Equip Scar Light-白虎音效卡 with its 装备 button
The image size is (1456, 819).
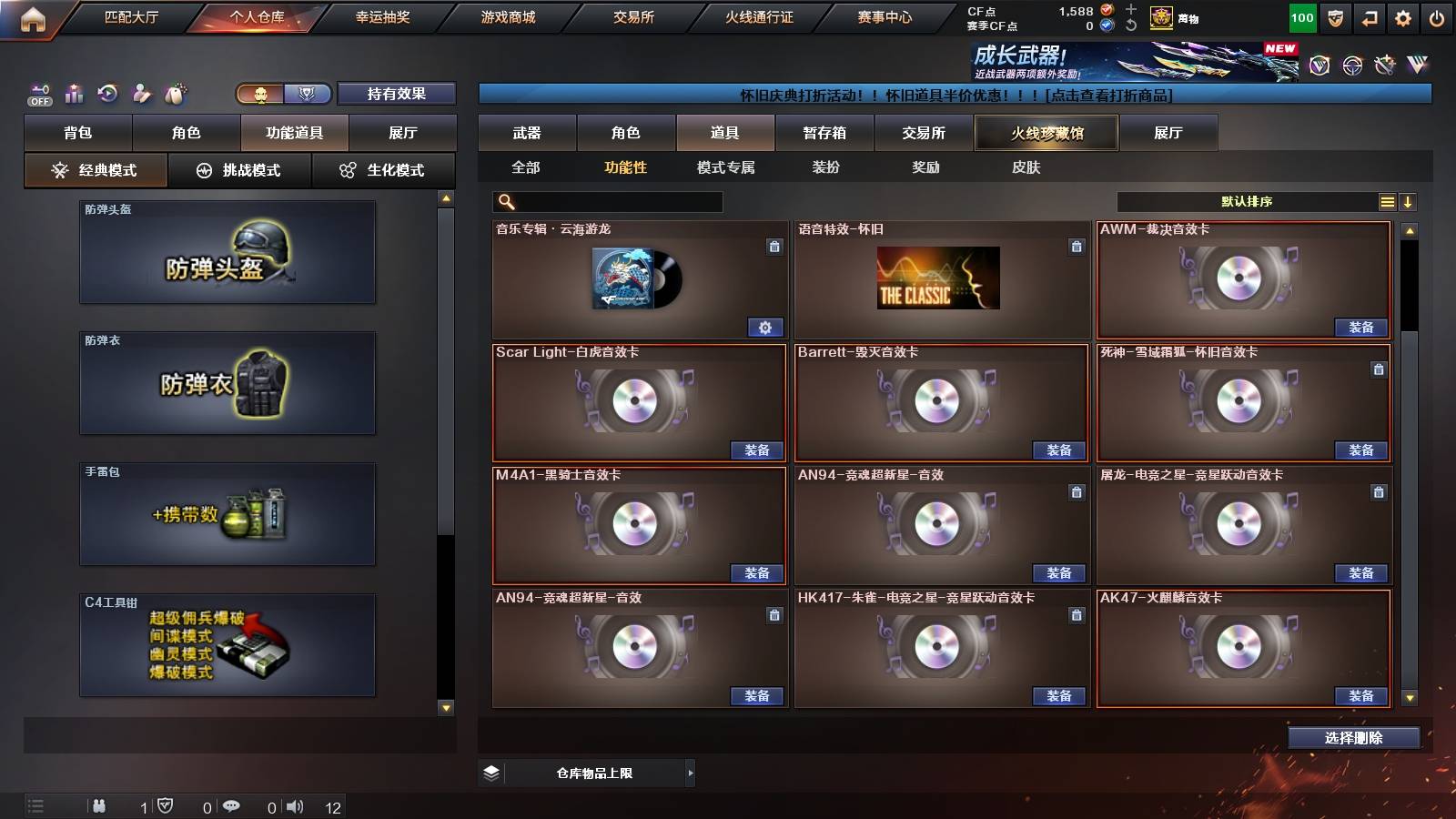click(757, 450)
